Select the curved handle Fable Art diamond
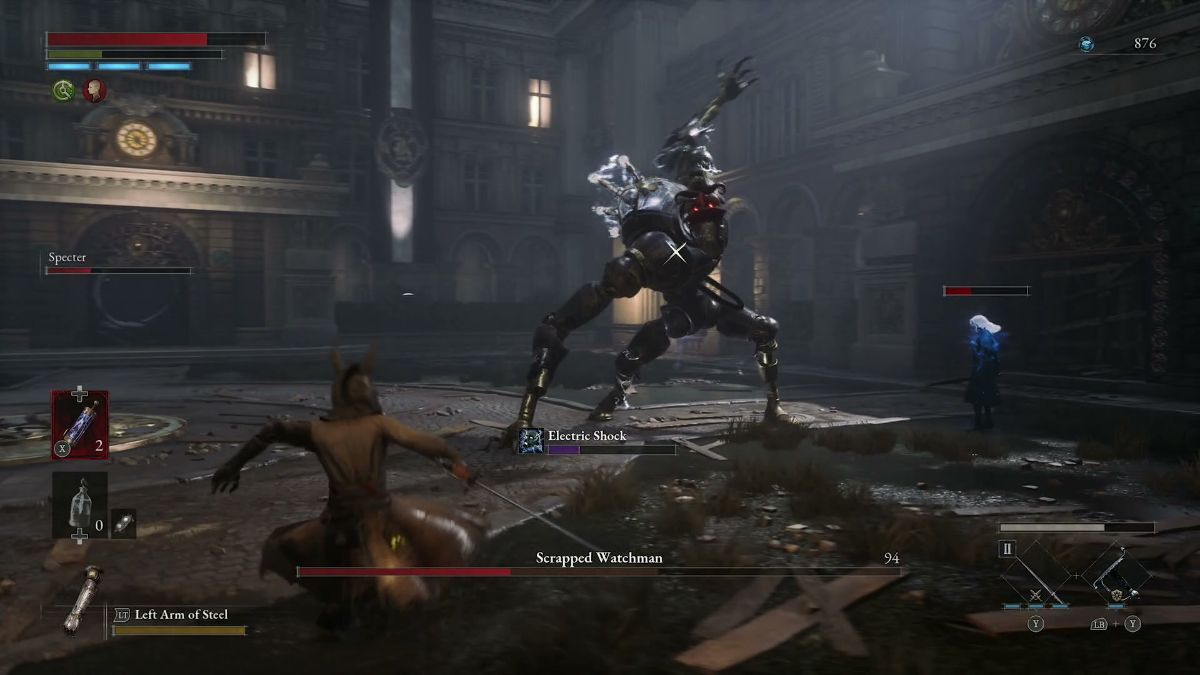This screenshot has width=1200, height=675. point(1115,575)
